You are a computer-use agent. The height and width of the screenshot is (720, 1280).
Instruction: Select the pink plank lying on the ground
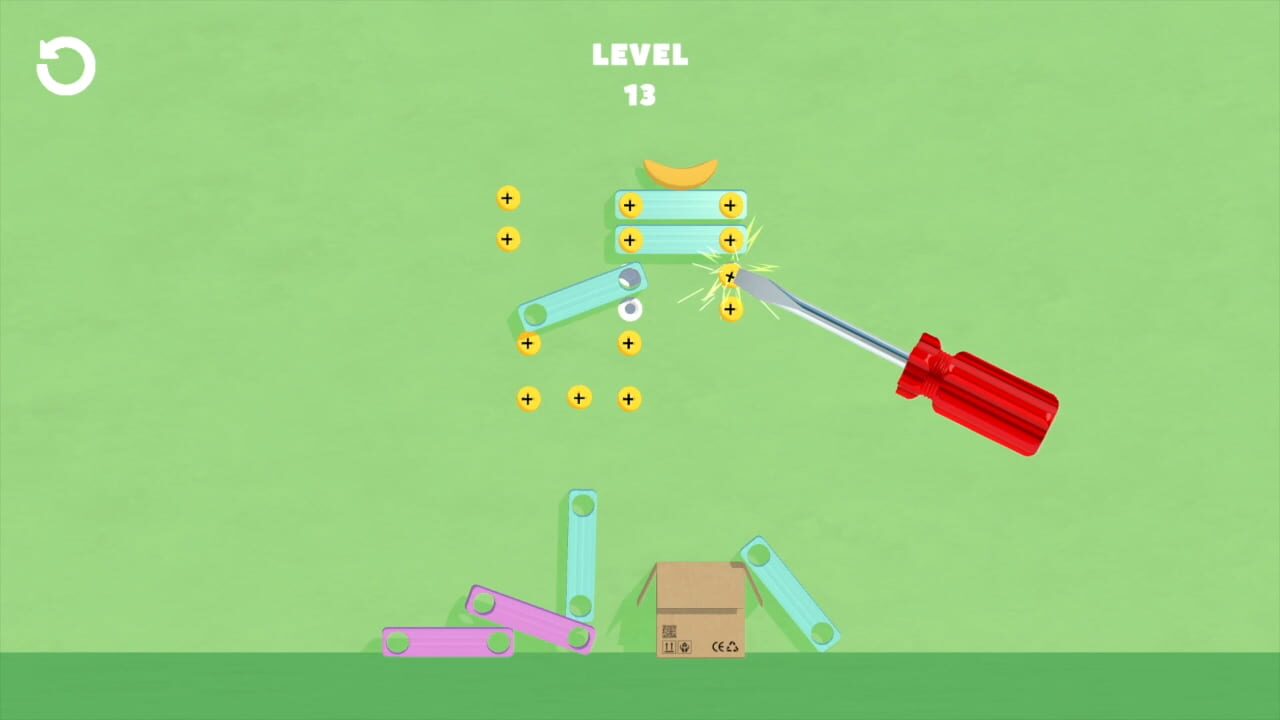coord(448,643)
